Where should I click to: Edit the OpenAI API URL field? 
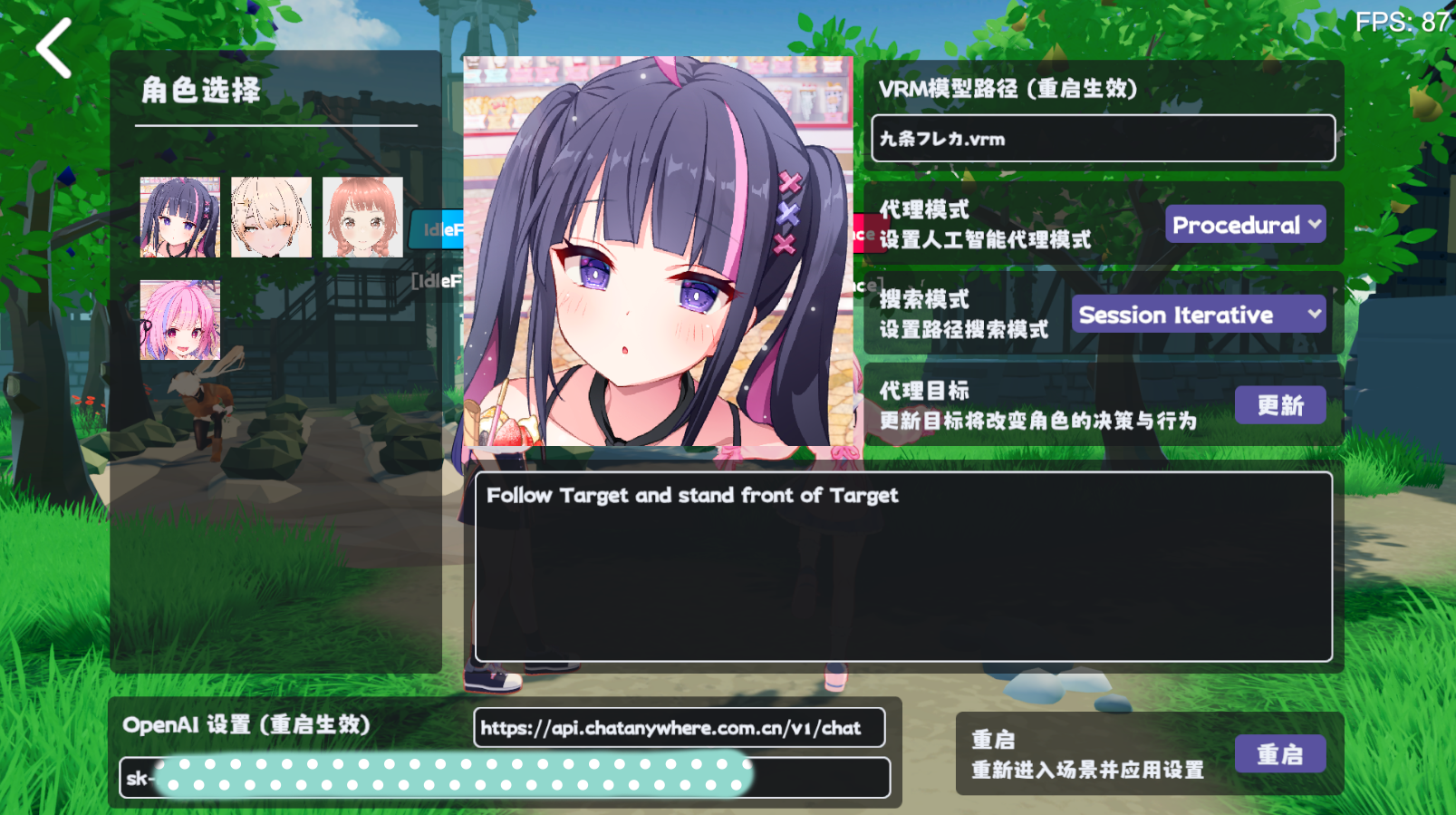tap(679, 728)
